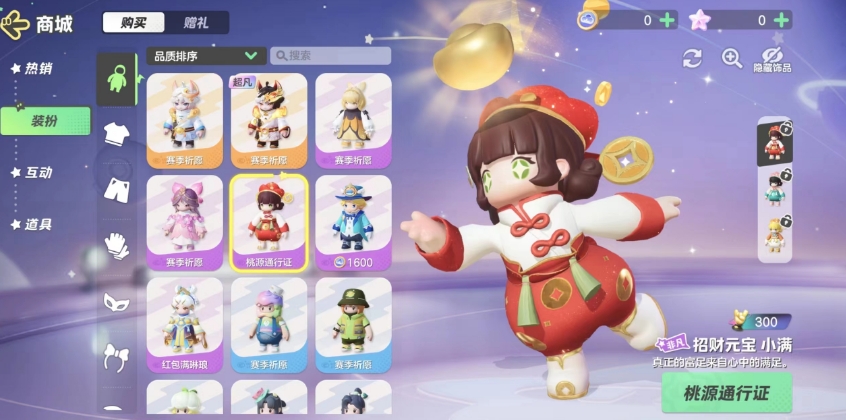Select the gloves category icon

click(117, 244)
